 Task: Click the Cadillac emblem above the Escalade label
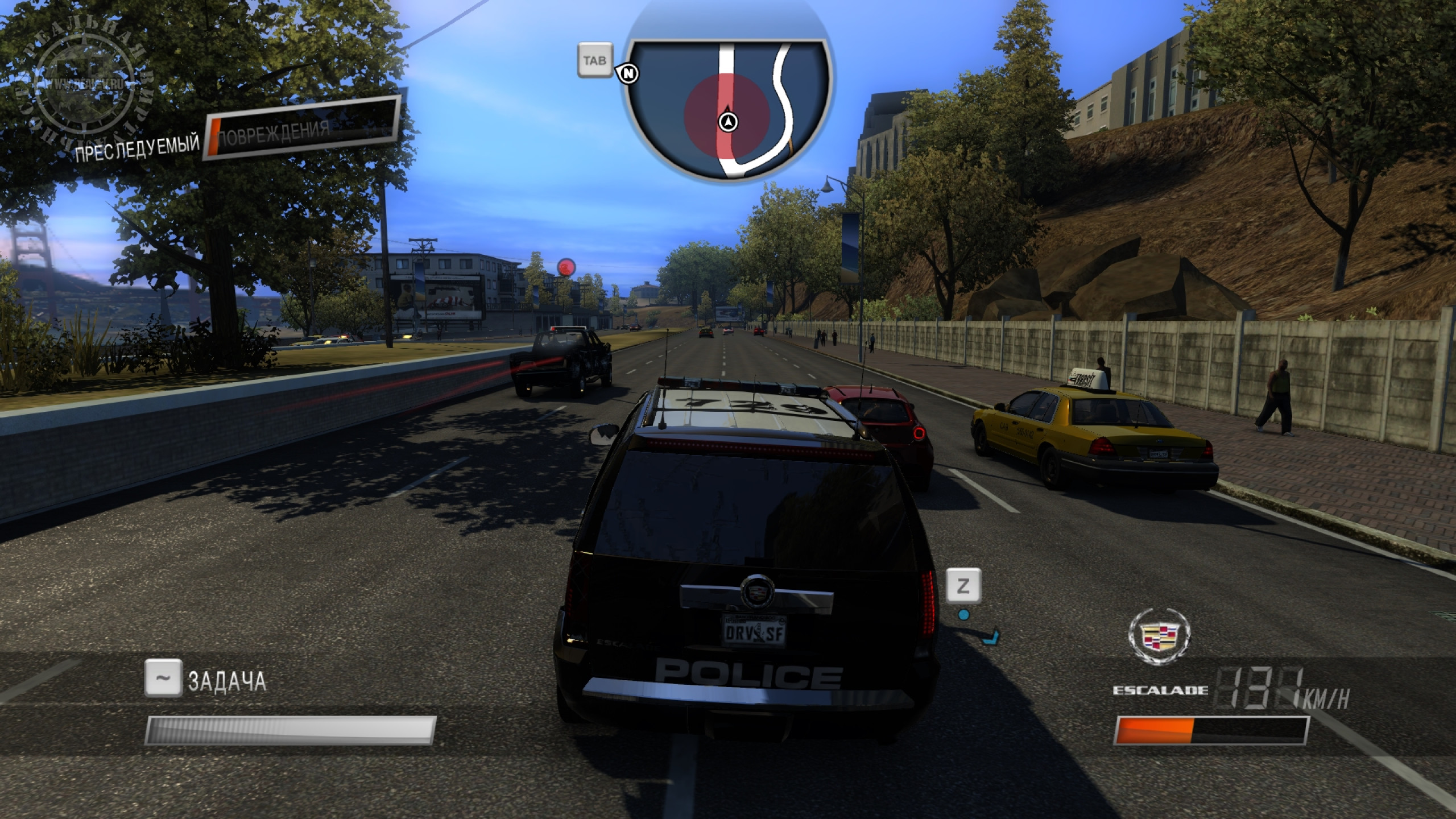pyautogui.click(x=1159, y=636)
